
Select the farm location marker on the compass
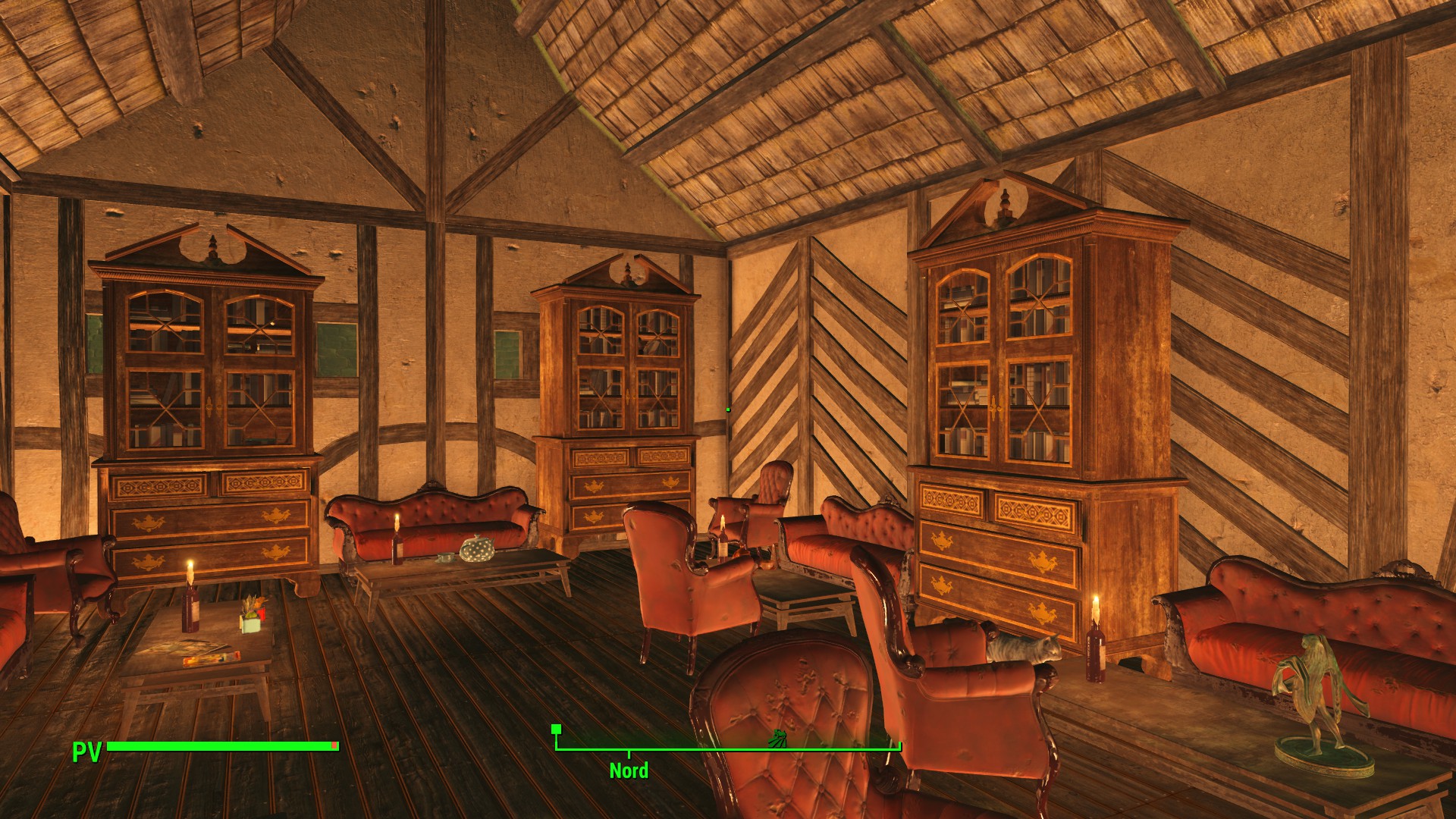(x=777, y=739)
